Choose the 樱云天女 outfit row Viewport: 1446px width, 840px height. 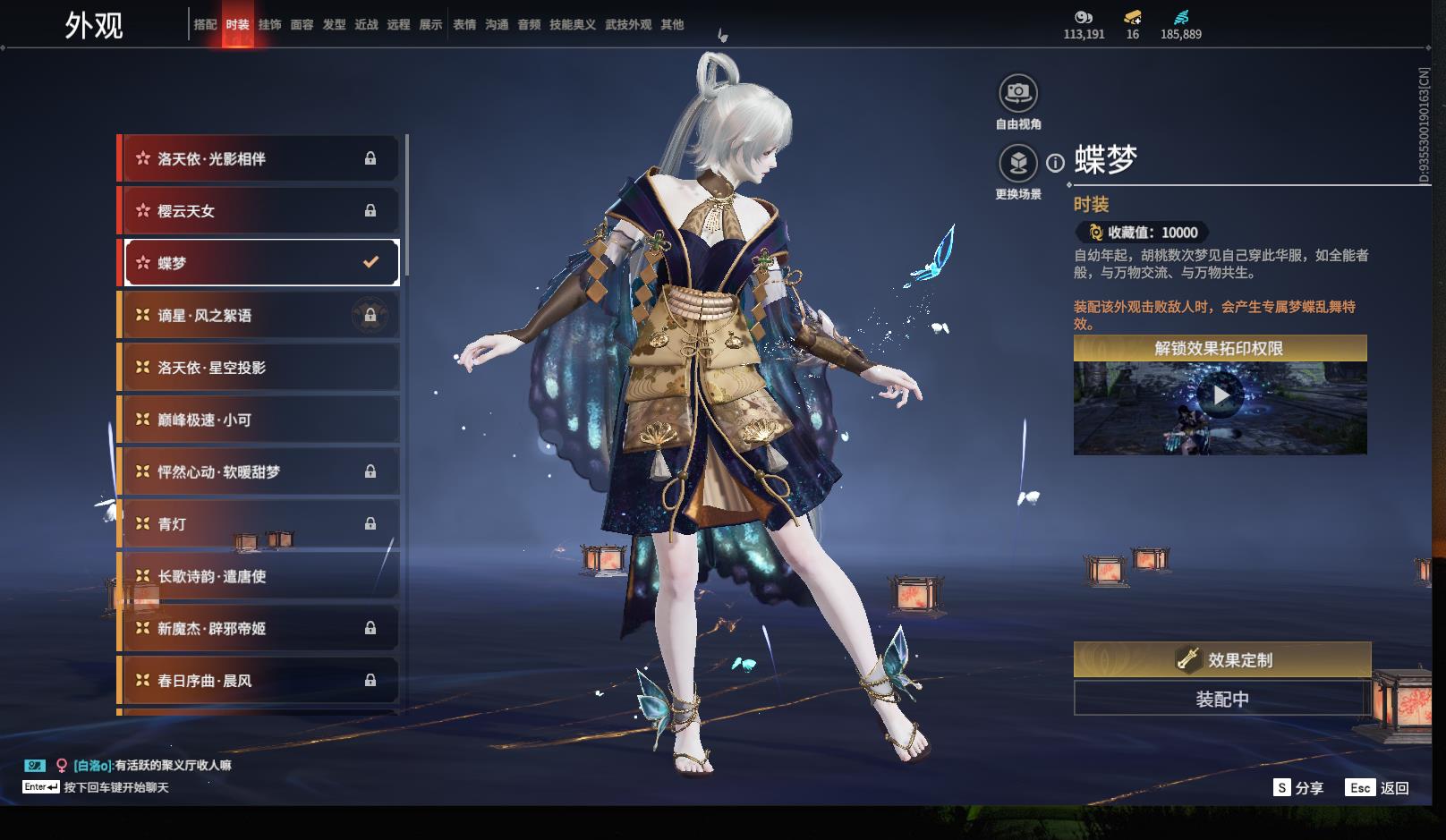[259, 211]
